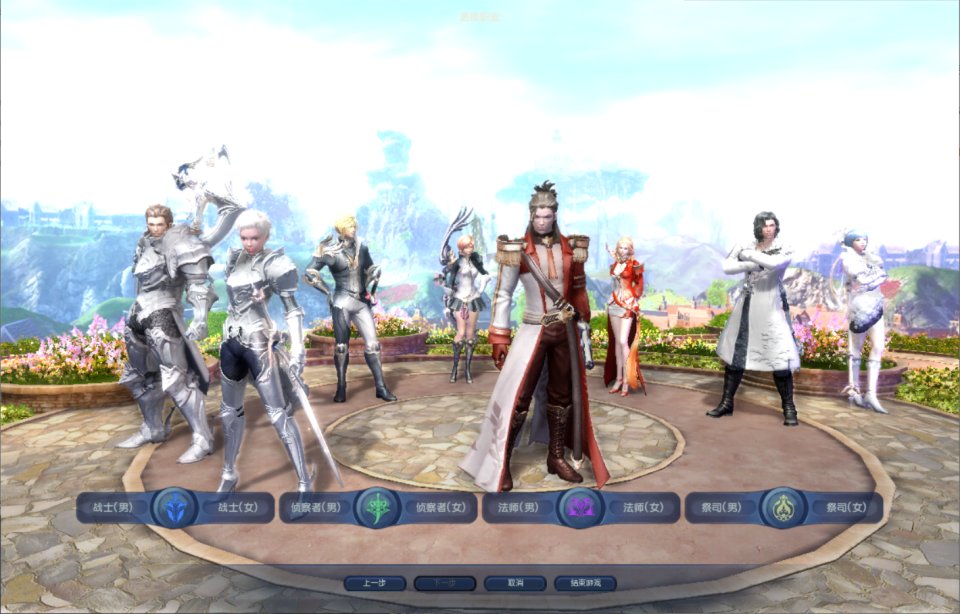Image resolution: width=960 pixels, height=614 pixels.
Task: Click the green Scout class emblem
Action: click(x=377, y=508)
